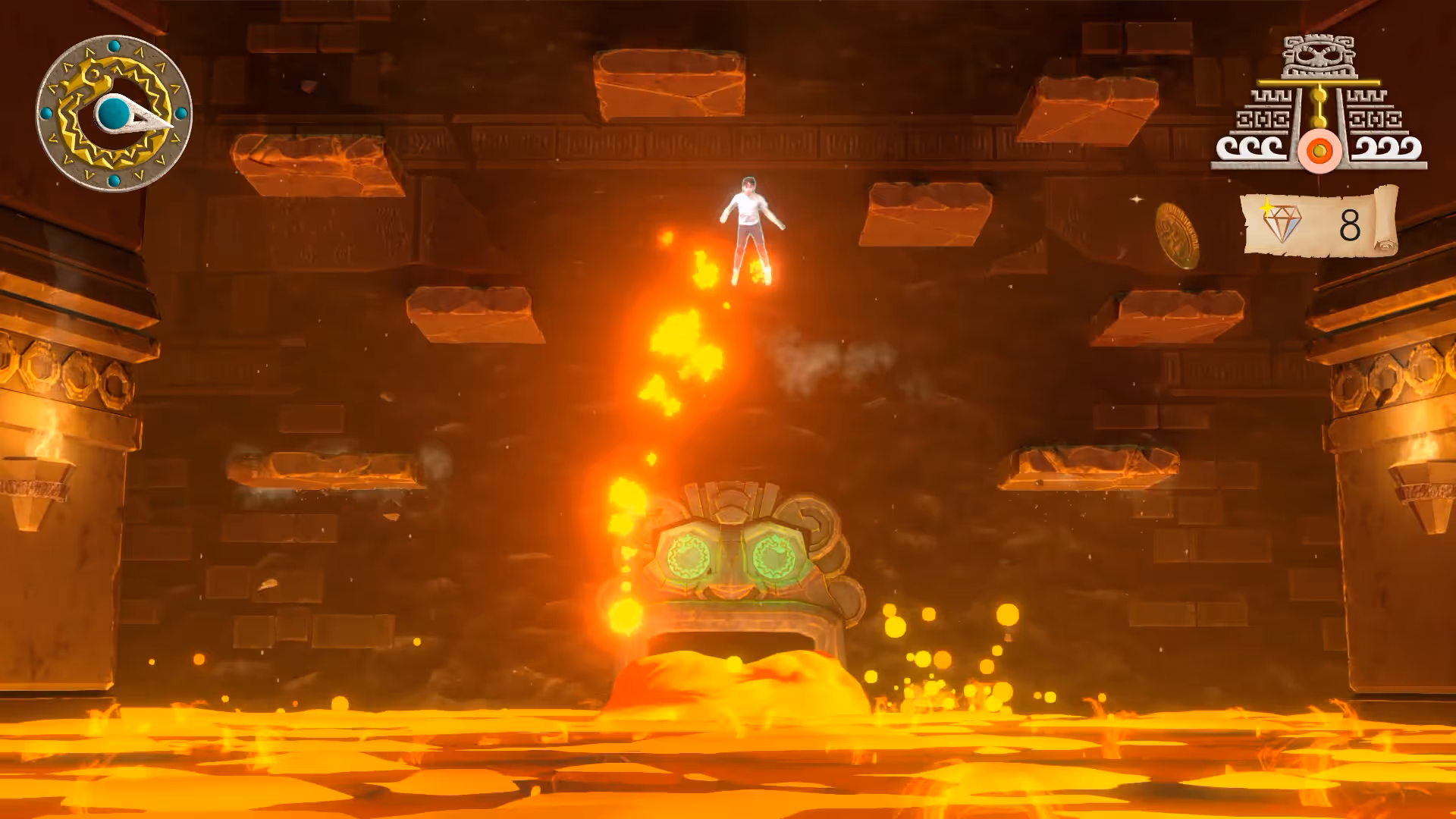Click the stone totem face atop the balance gauge

[1318, 55]
